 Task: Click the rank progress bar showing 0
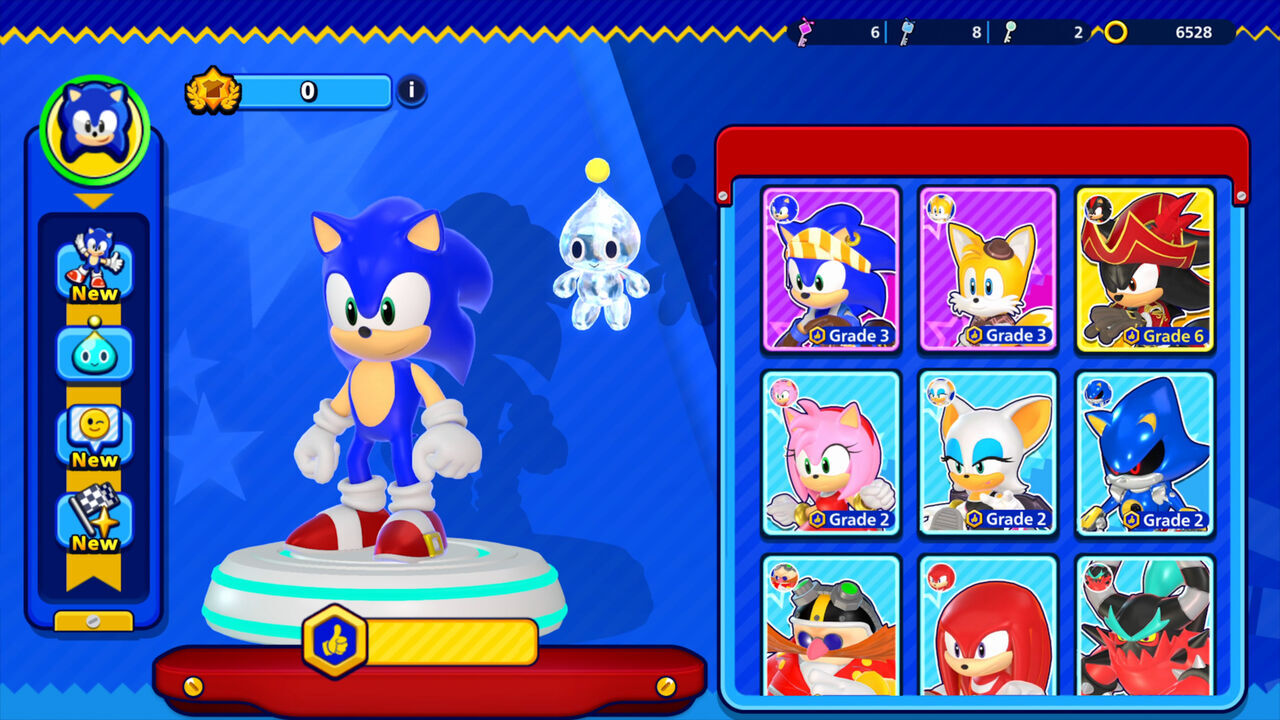pyautogui.click(x=310, y=90)
